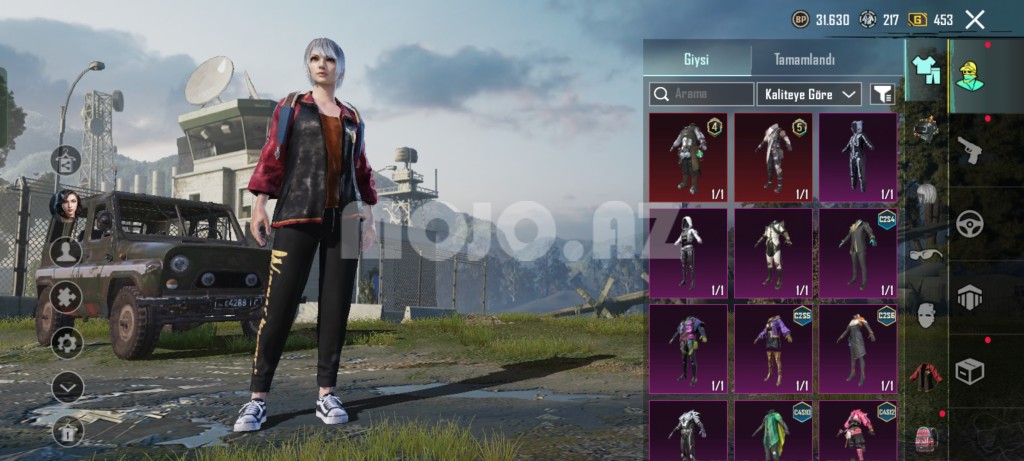Select the white hooded outfit
This screenshot has width=1024, height=461.
click(x=689, y=253)
